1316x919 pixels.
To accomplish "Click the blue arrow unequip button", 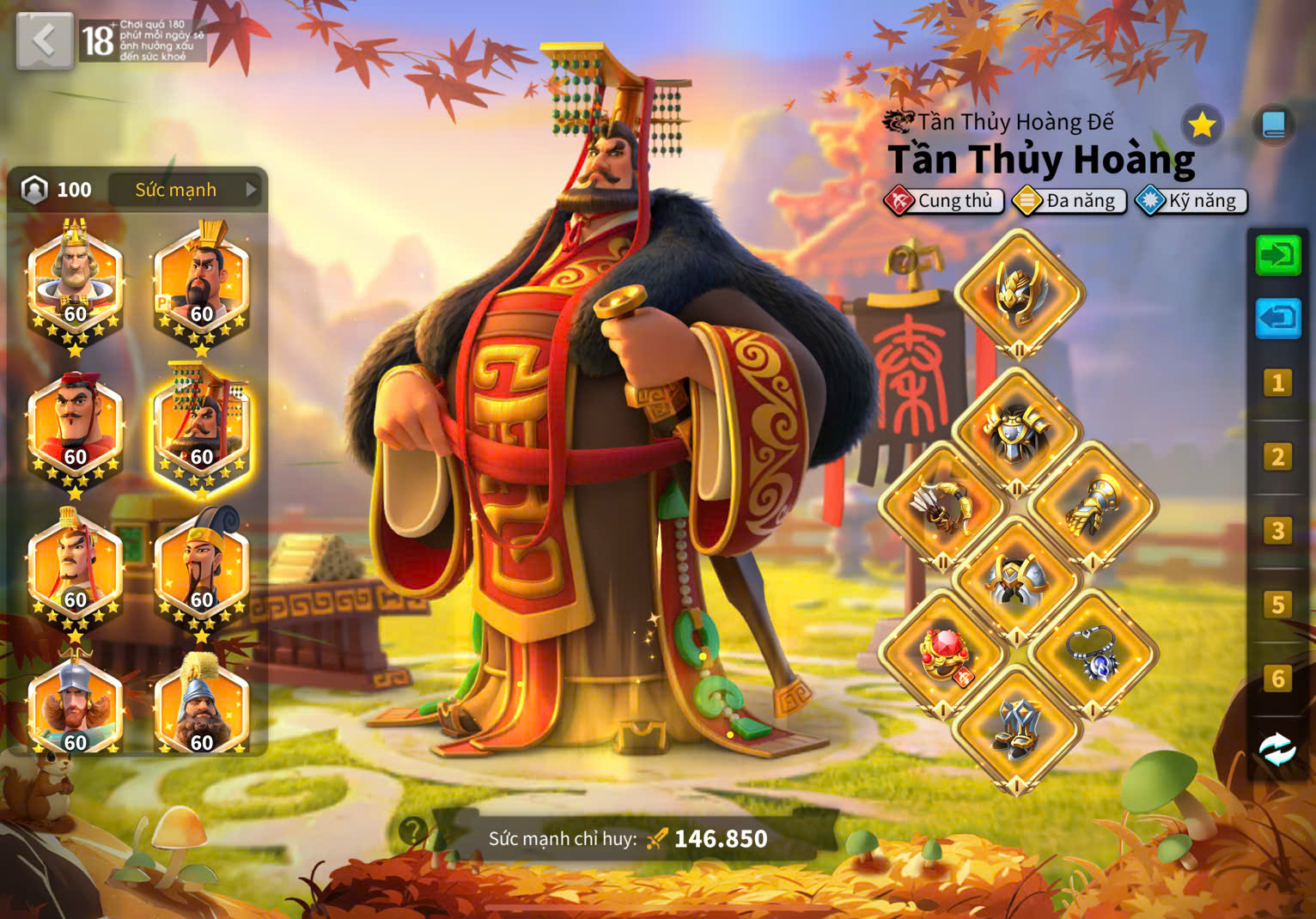I will pyautogui.click(x=1277, y=319).
